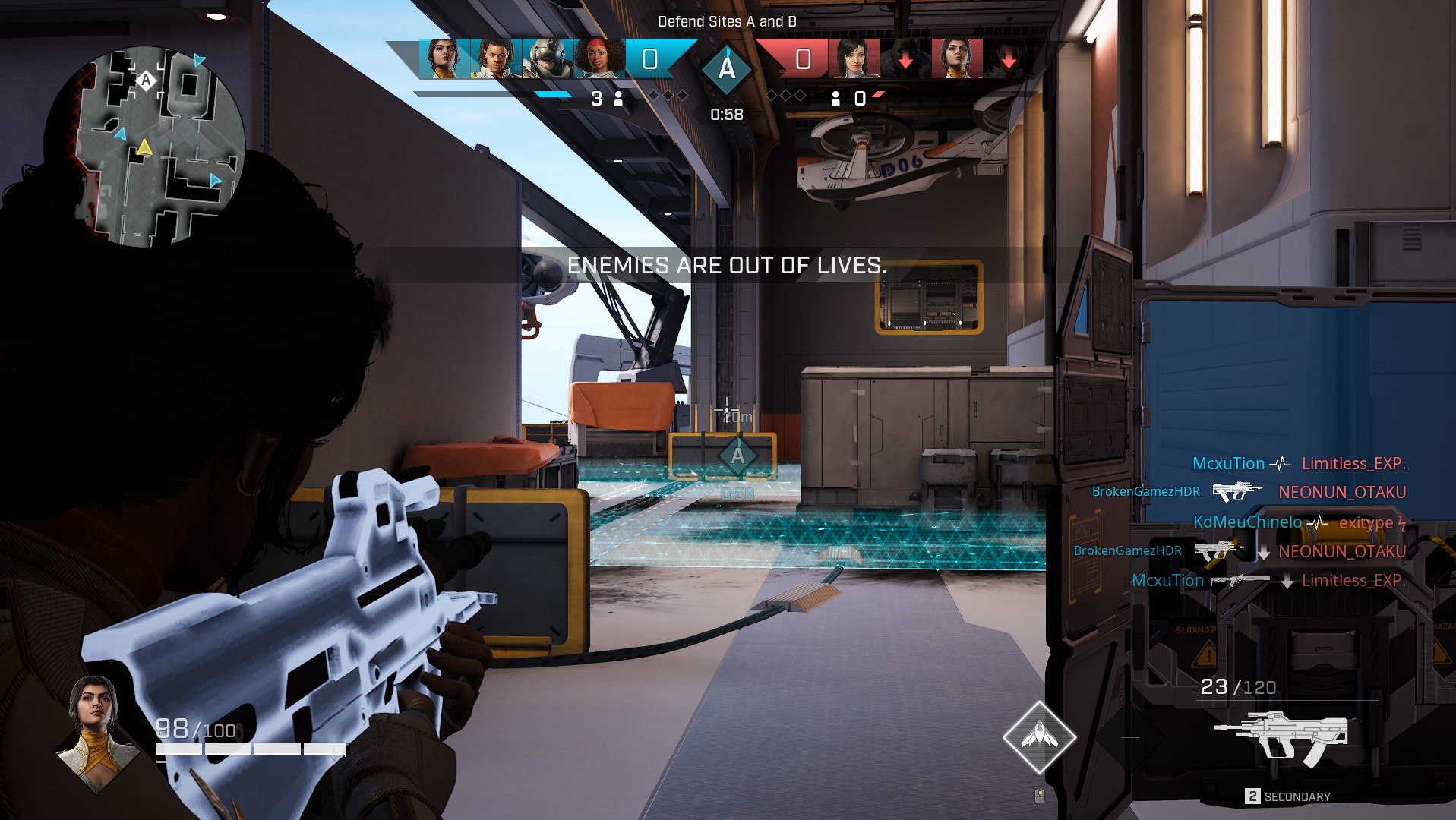Select the helmeted teammate portrait on blue team
The image size is (1456, 820).
(x=548, y=58)
